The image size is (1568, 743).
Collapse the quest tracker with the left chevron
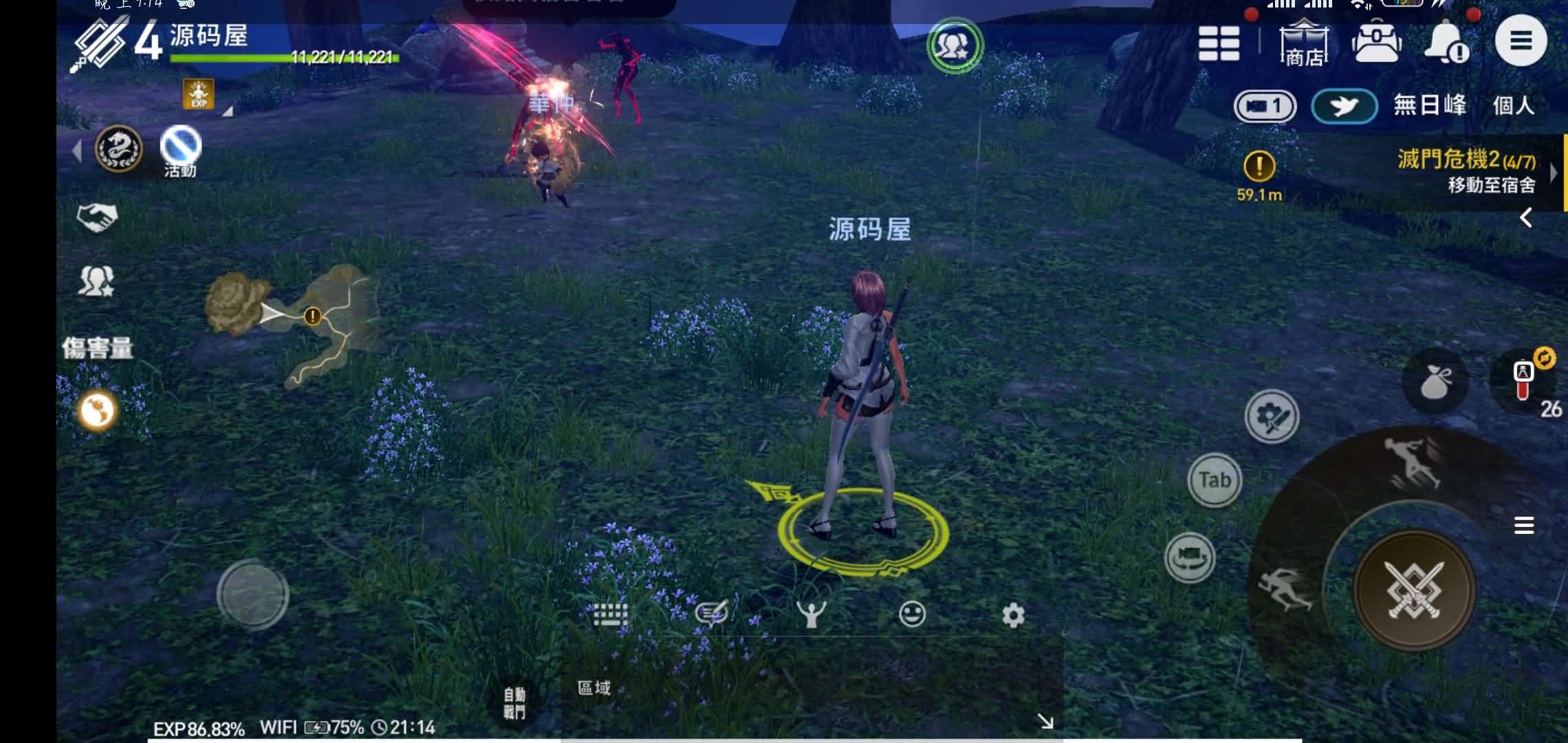[1525, 218]
